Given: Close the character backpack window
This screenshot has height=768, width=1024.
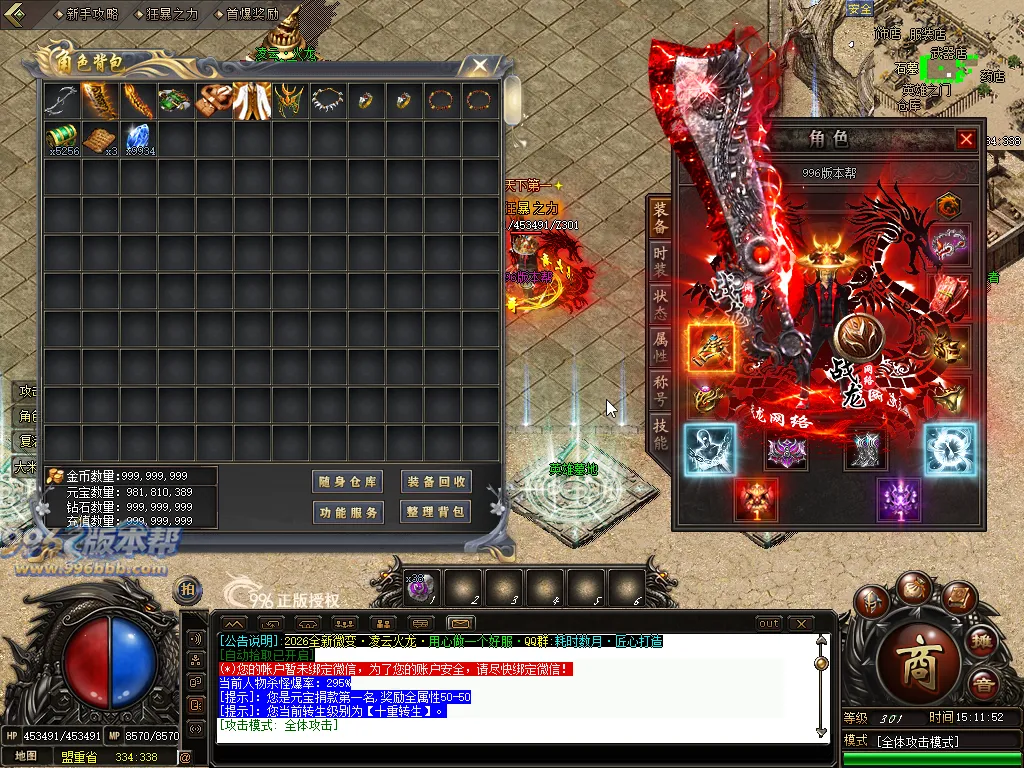Looking at the screenshot, I should pyautogui.click(x=480, y=66).
